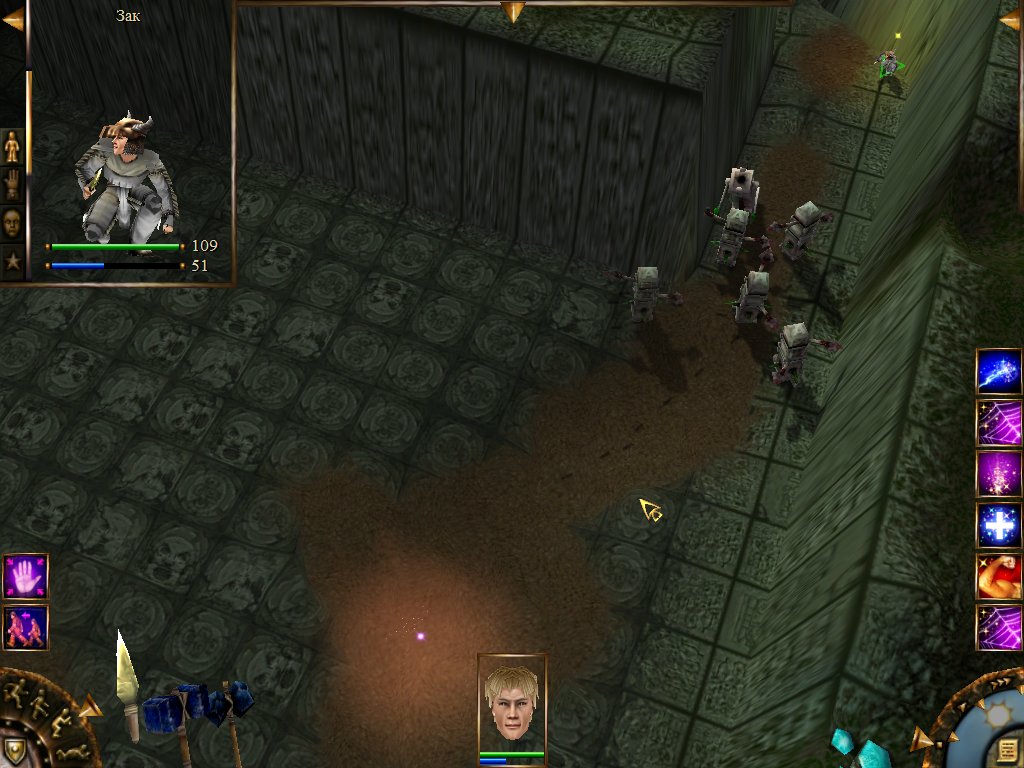Switch to the star icon tab
This screenshot has height=768, width=1024.
(x=12, y=262)
